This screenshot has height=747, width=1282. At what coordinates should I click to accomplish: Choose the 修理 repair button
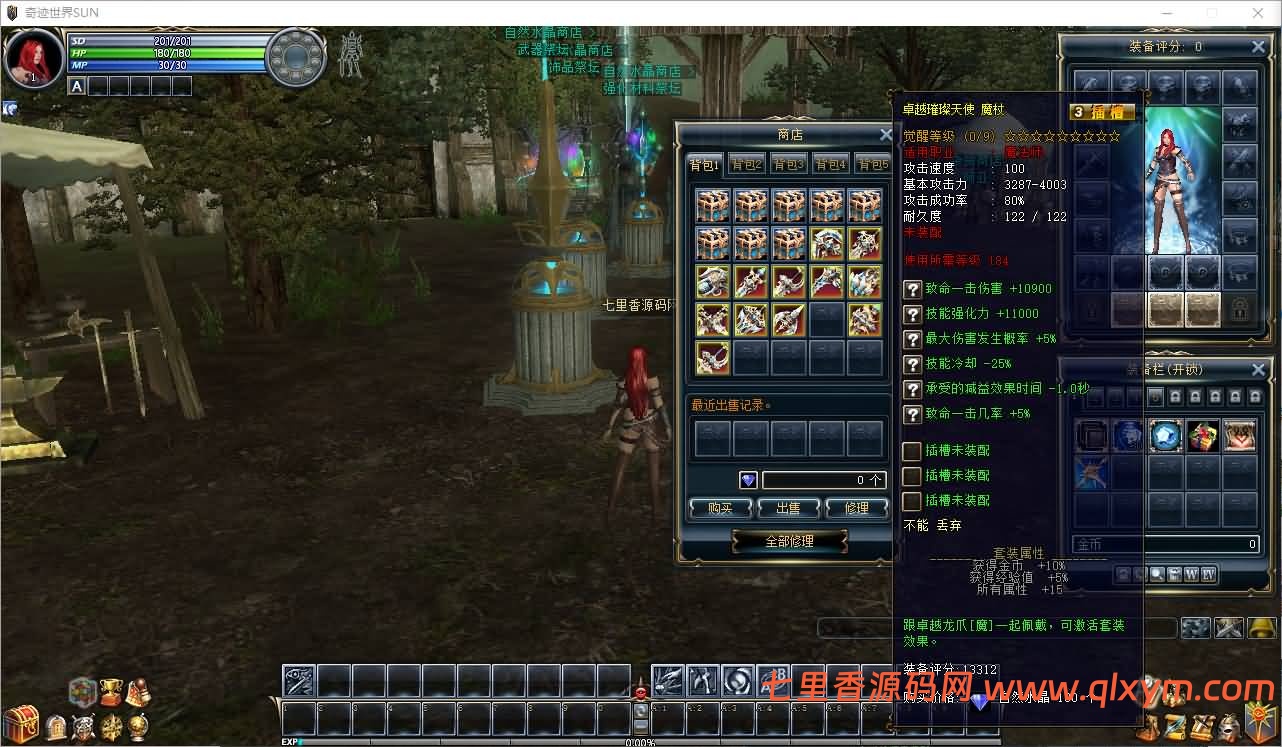857,508
